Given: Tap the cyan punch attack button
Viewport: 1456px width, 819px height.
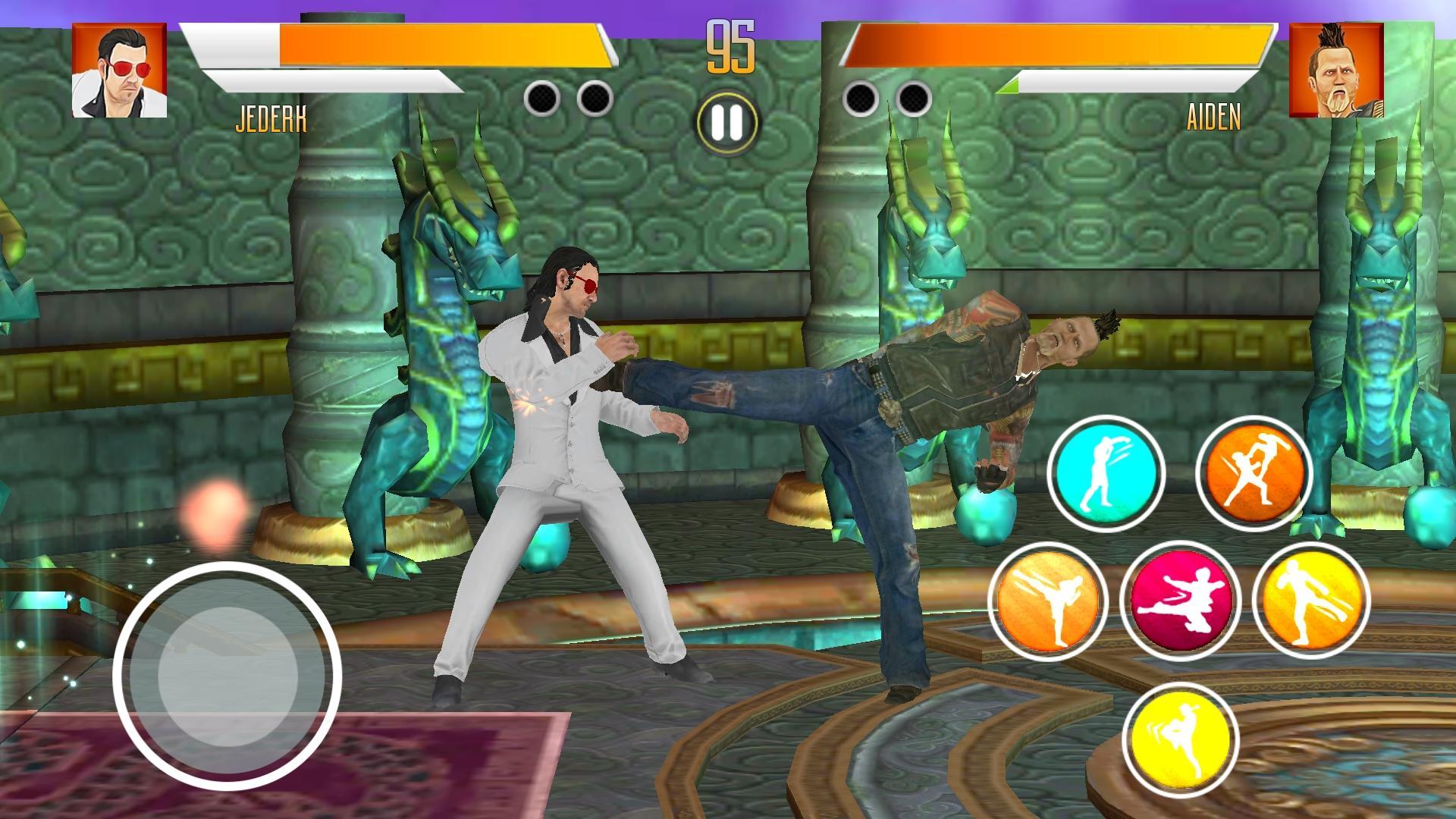Looking at the screenshot, I should pos(1106,473).
